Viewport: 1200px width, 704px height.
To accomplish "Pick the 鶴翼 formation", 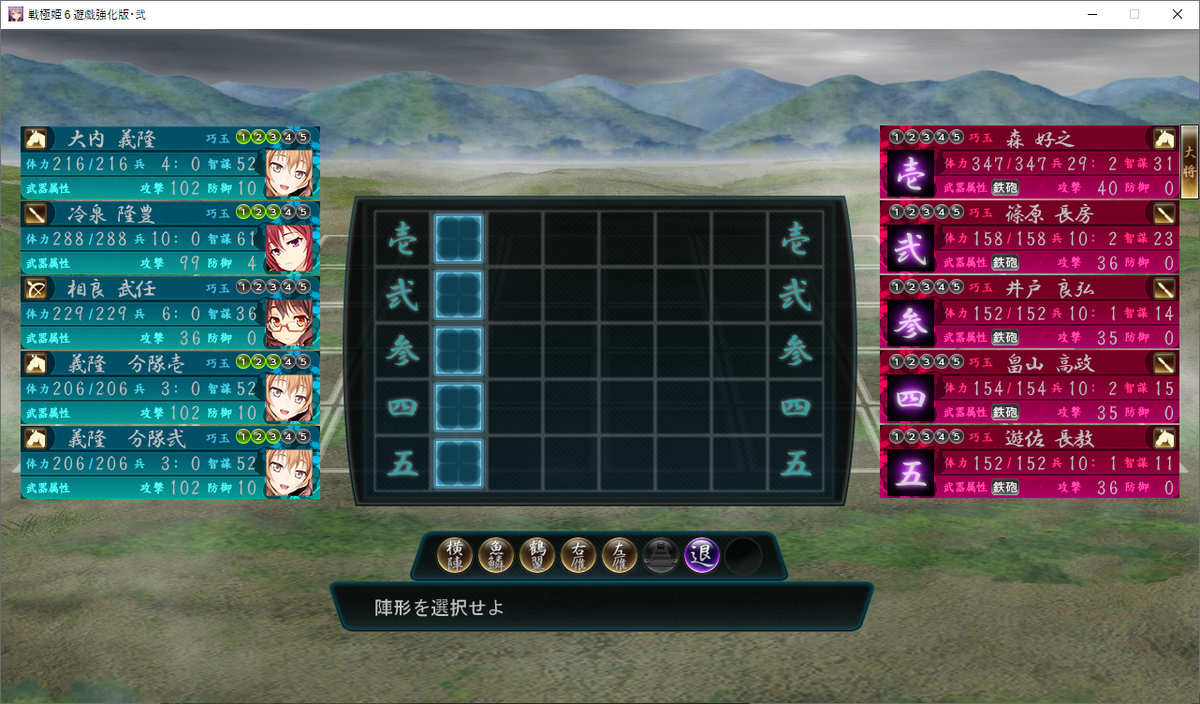I will [x=537, y=555].
